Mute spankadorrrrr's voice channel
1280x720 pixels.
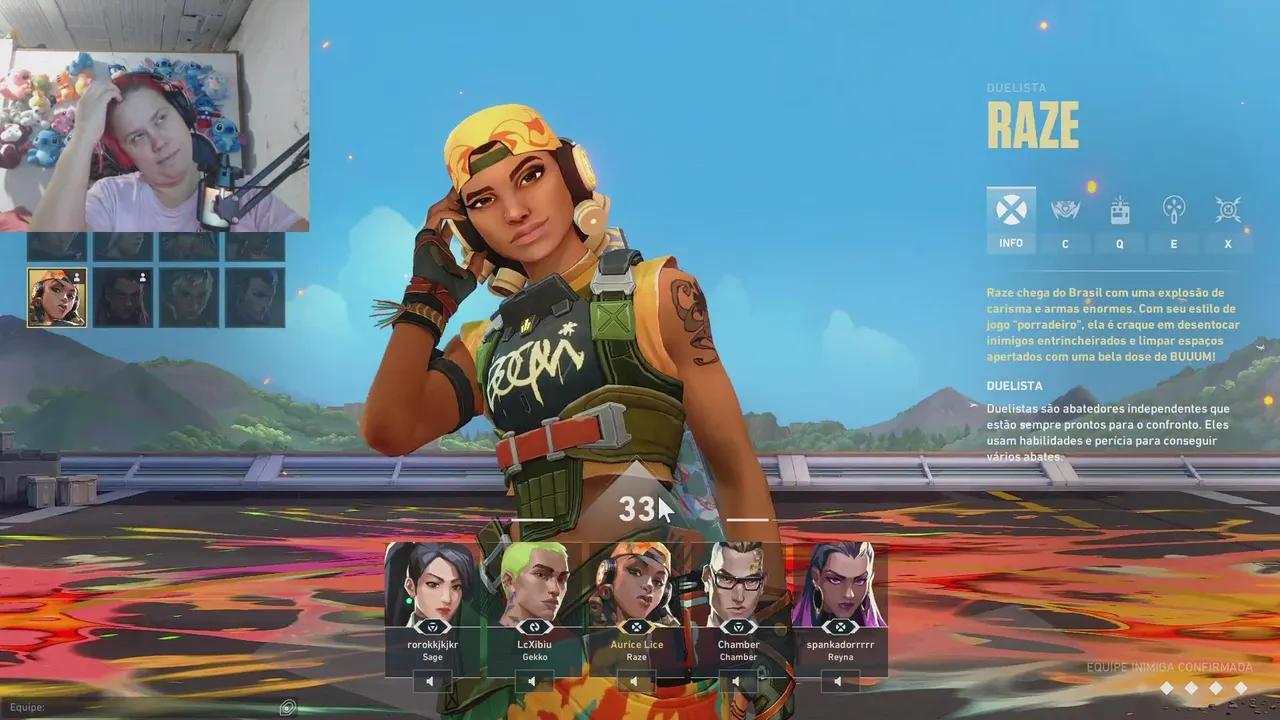839,681
